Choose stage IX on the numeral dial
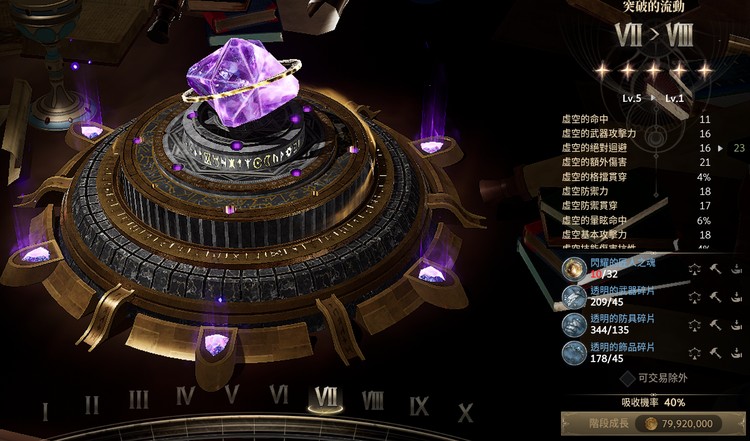Viewport: 750px width, 441px height. coord(419,405)
